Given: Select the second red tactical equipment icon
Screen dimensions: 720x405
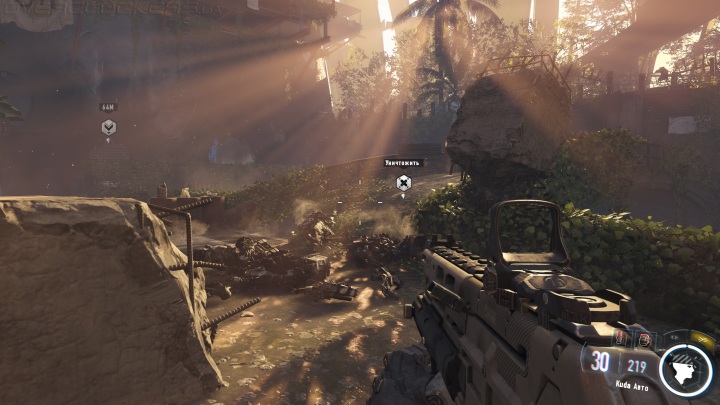Looking at the screenshot, I should [645, 339].
